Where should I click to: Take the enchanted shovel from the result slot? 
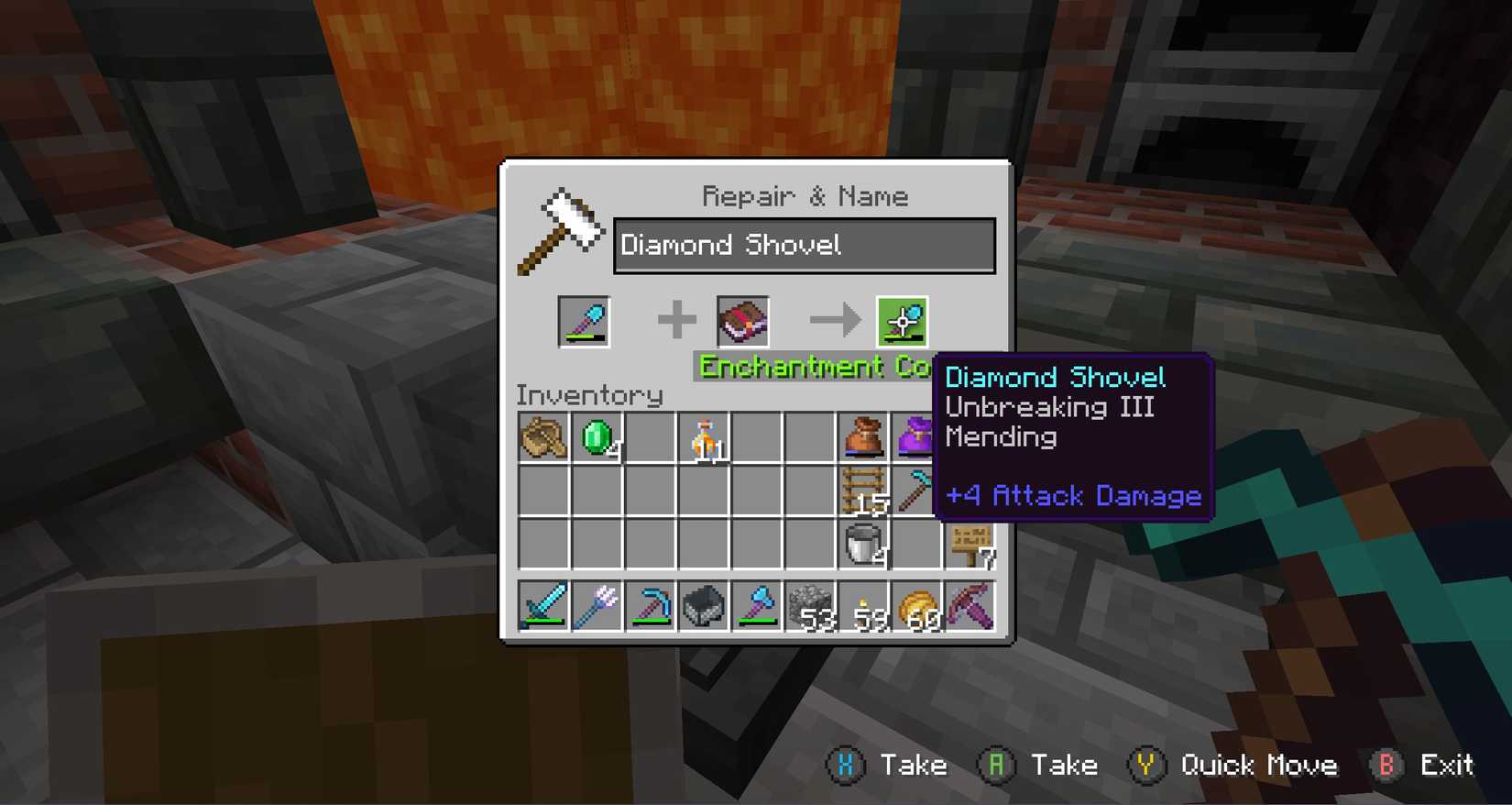903,321
